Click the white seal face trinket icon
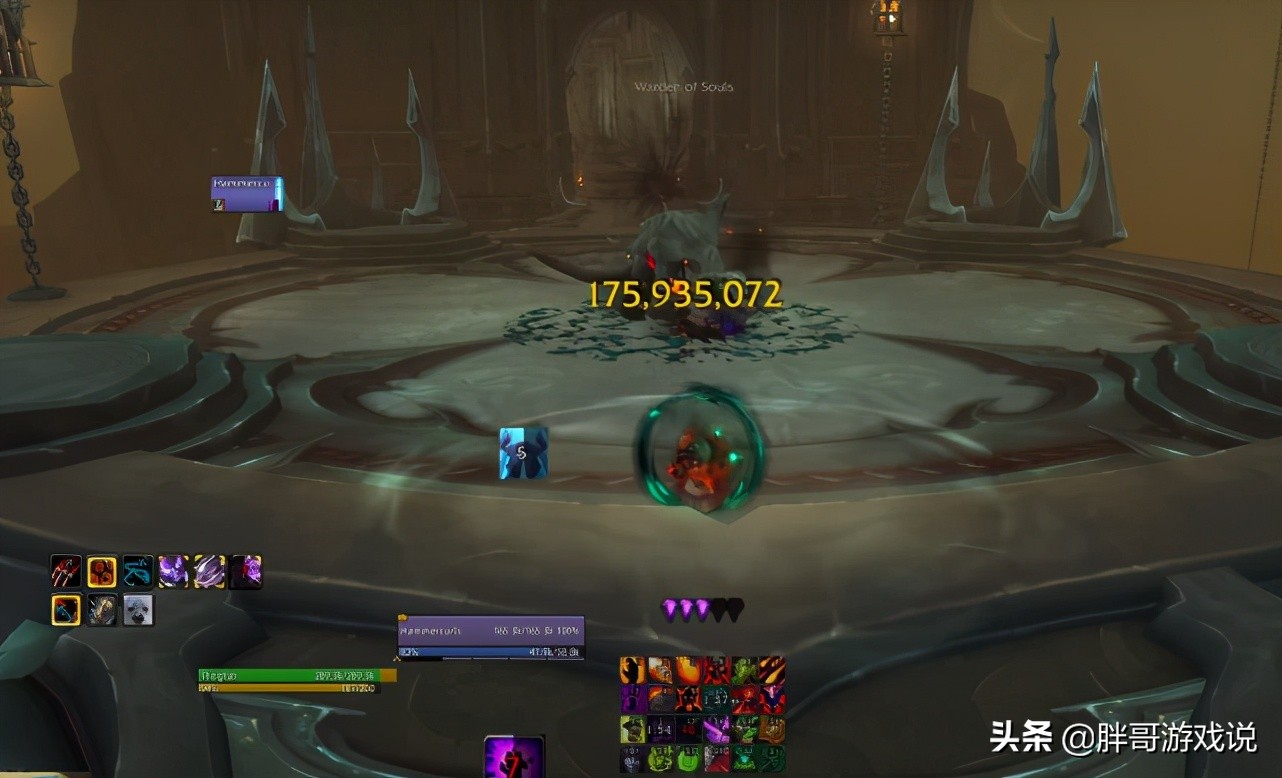Viewport: 1282px width, 778px height. pyautogui.click(x=137, y=609)
